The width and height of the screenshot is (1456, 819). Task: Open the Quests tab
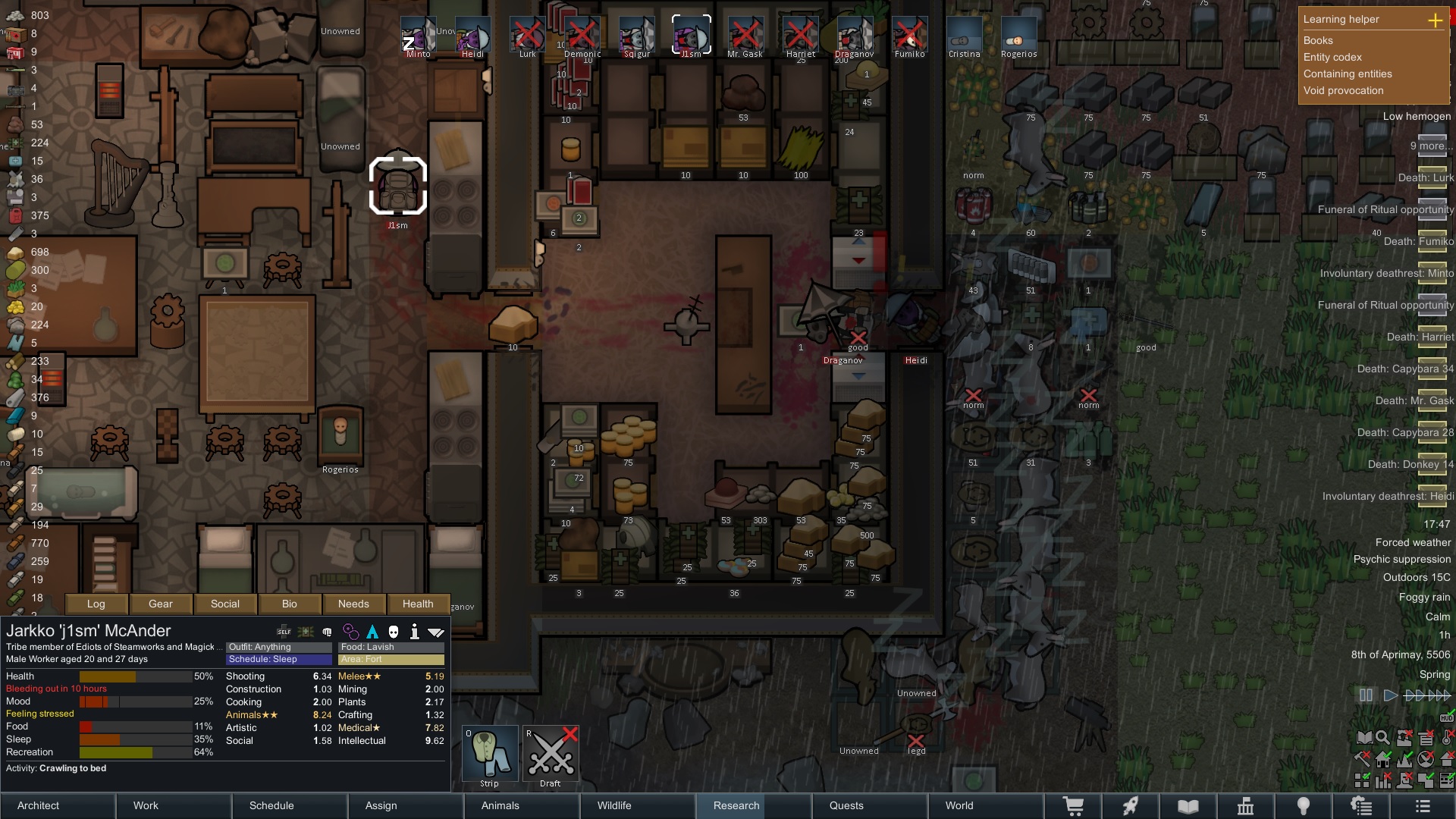(870, 805)
